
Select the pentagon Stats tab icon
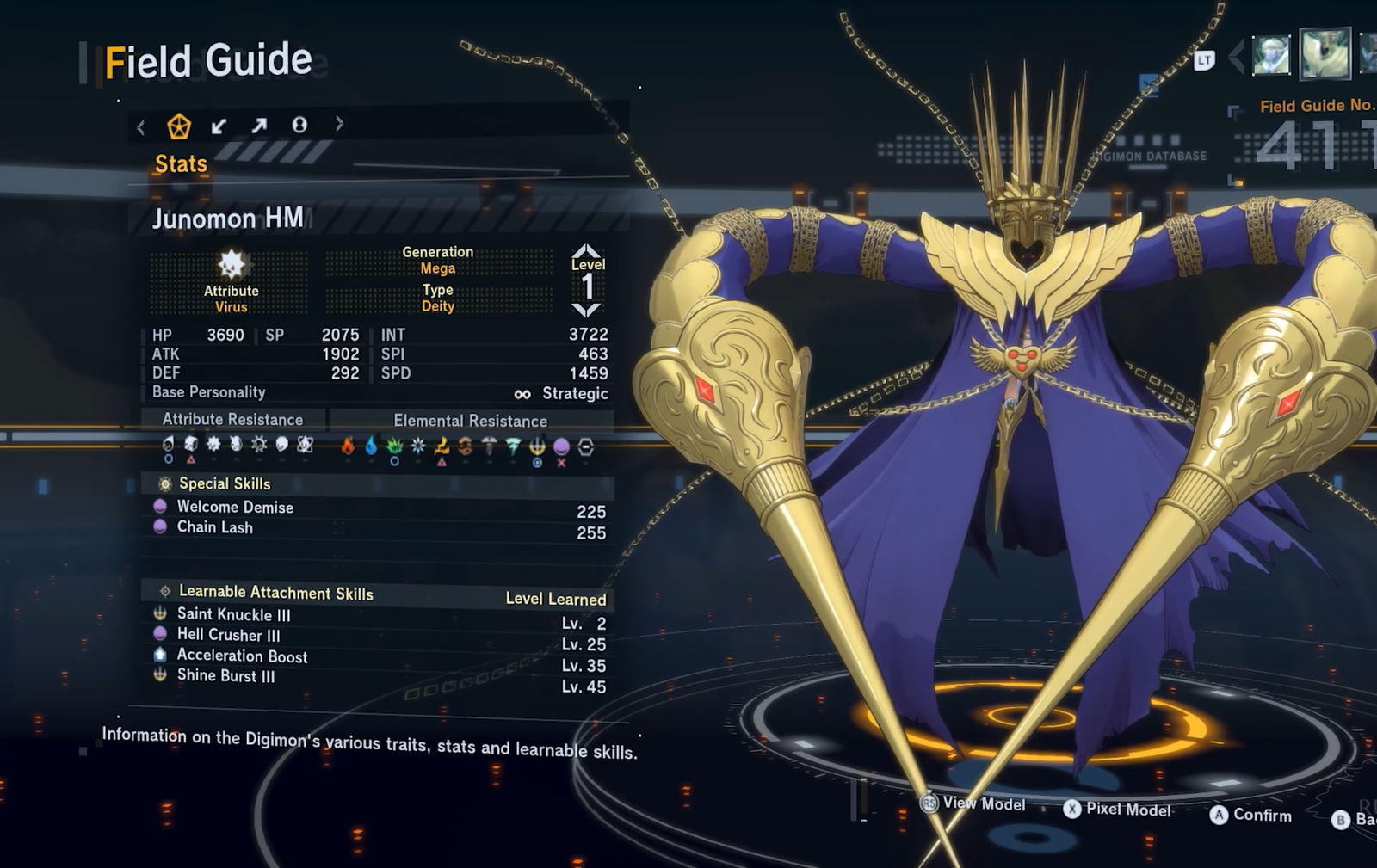coord(179,126)
